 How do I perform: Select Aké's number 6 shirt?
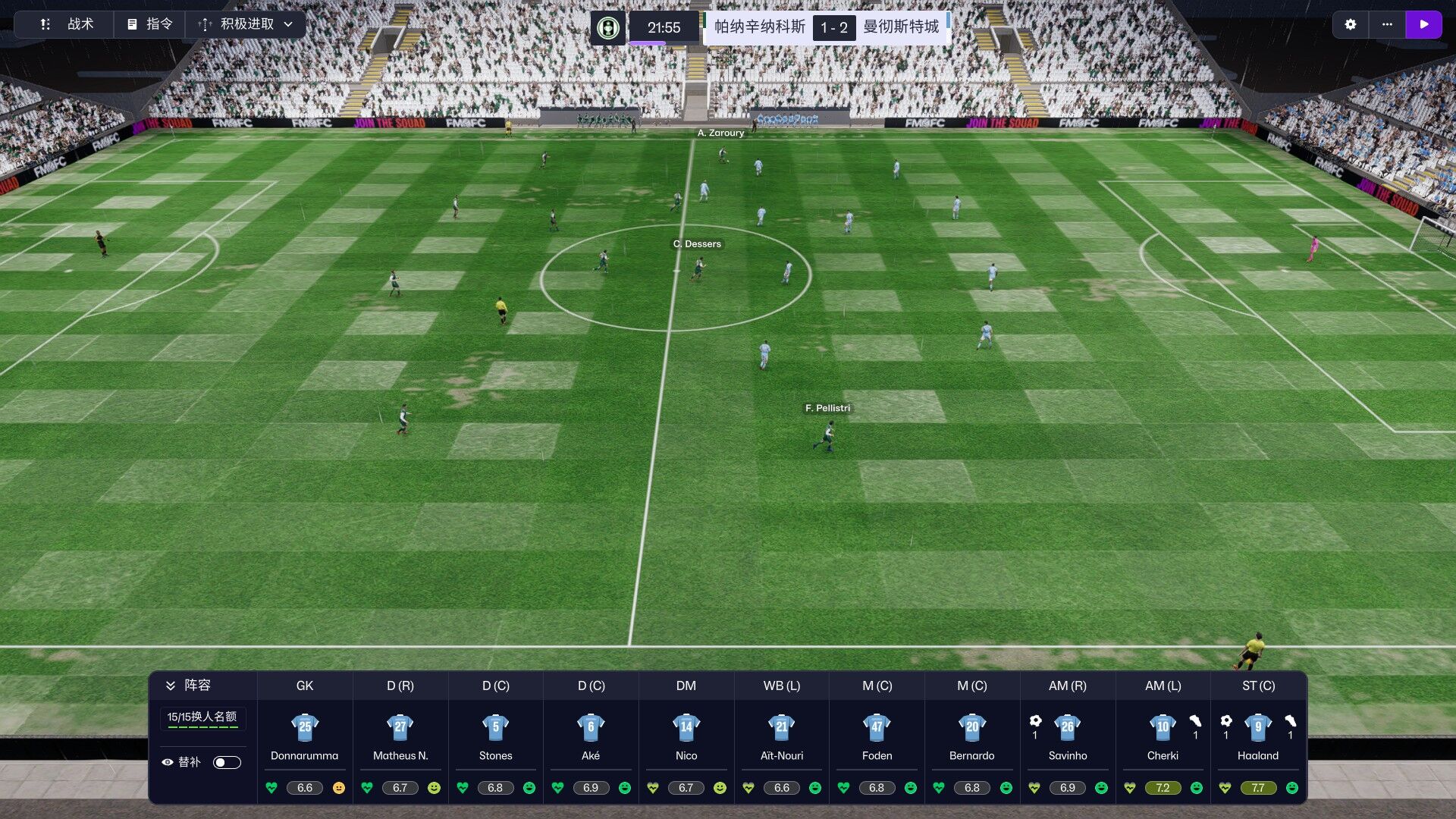pos(591,727)
